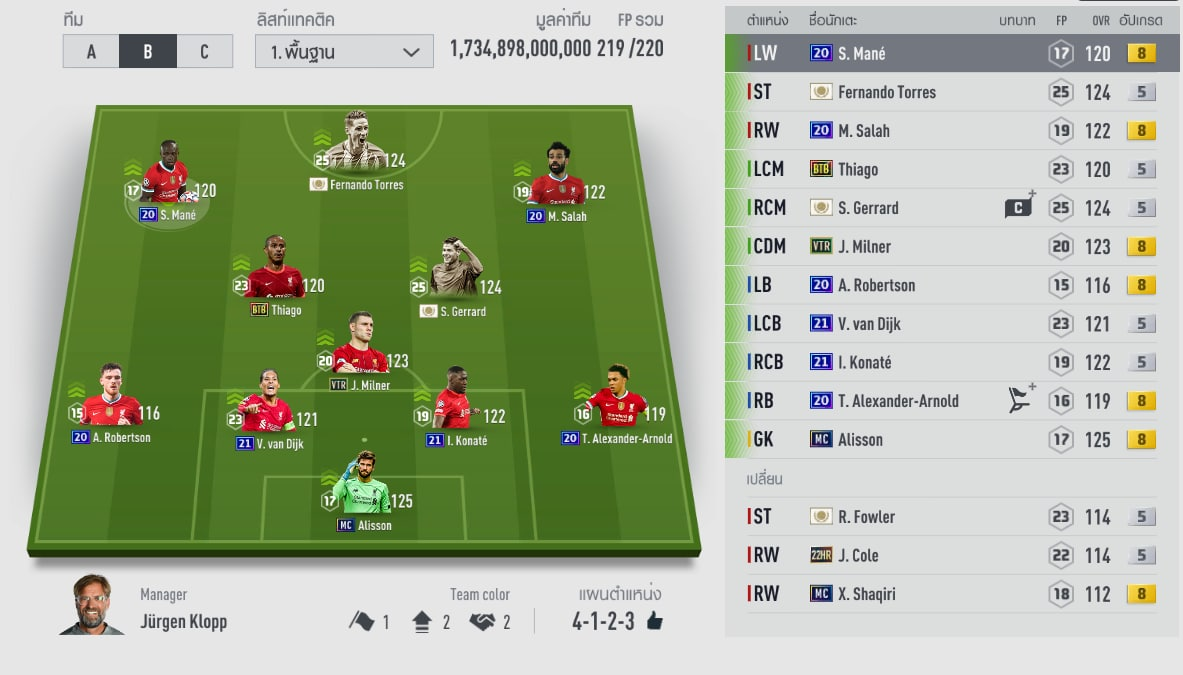Screen dimensions: 1183x675
Task: Click Alisson's goalkeeper card on the pitch
Action: (x=360, y=485)
